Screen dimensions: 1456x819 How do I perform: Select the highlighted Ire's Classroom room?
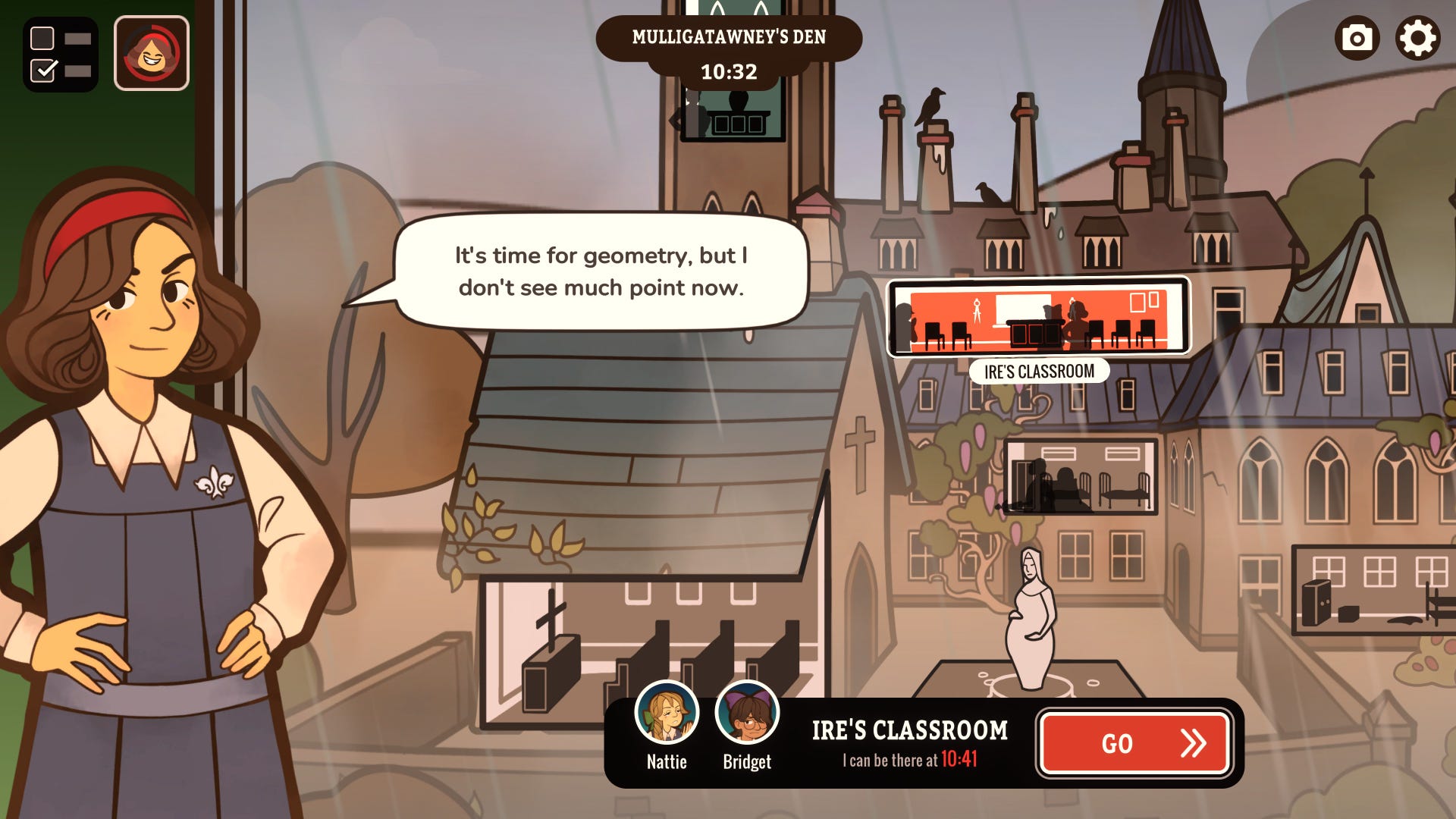(x=1038, y=317)
